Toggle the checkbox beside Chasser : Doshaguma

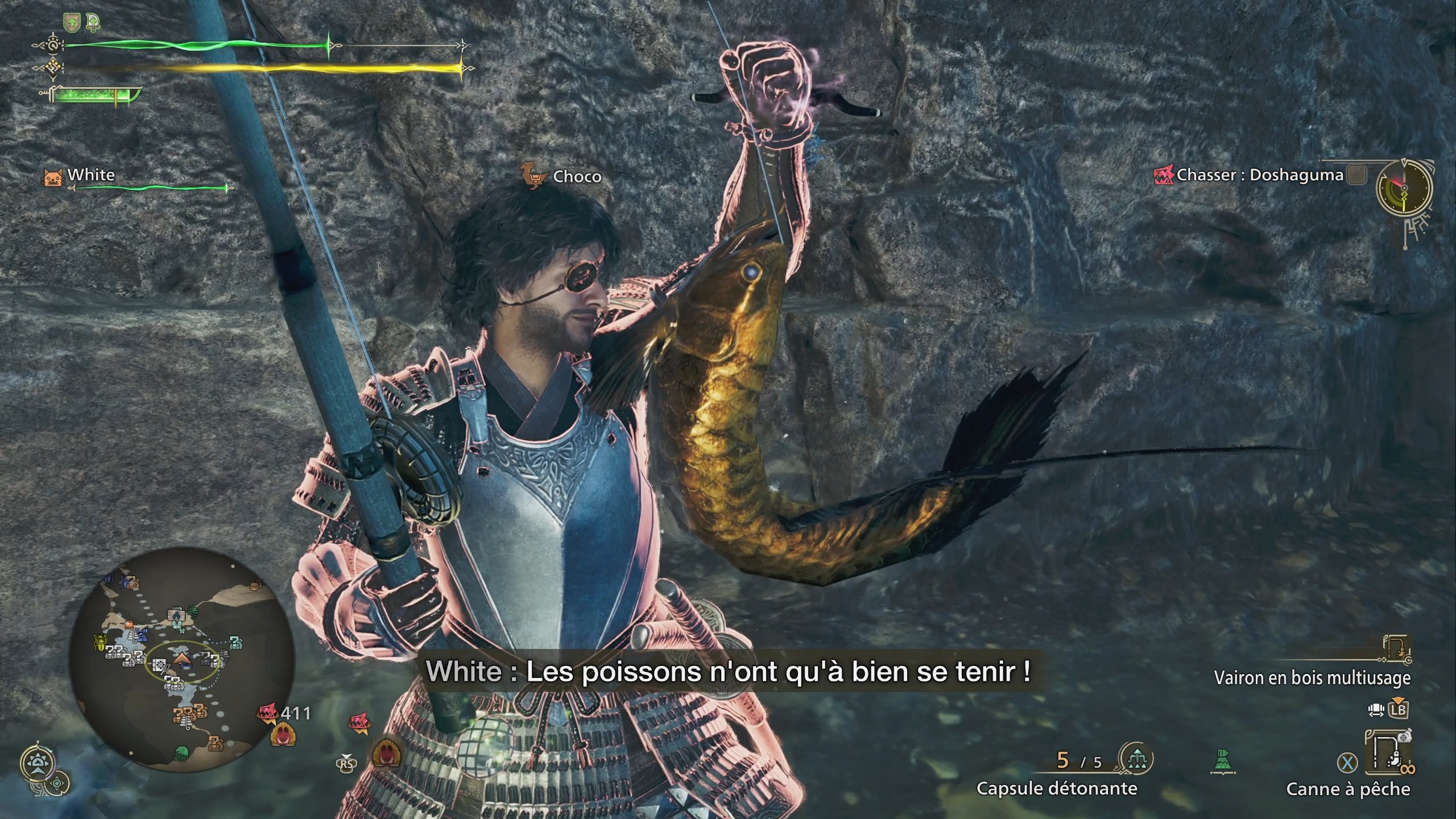point(1355,176)
